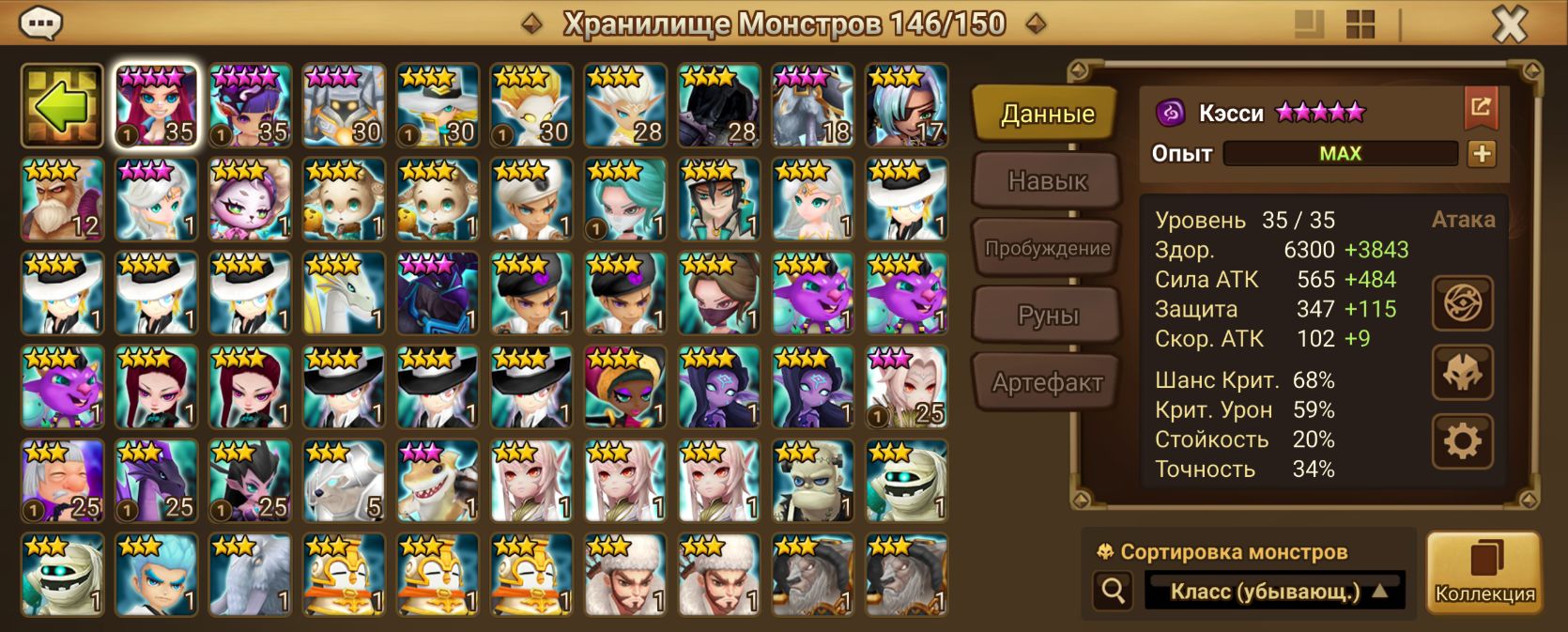Open the Данные tab
Viewport: 1568px width, 632px height.
pyautogui.click(x=1047, y=114)
